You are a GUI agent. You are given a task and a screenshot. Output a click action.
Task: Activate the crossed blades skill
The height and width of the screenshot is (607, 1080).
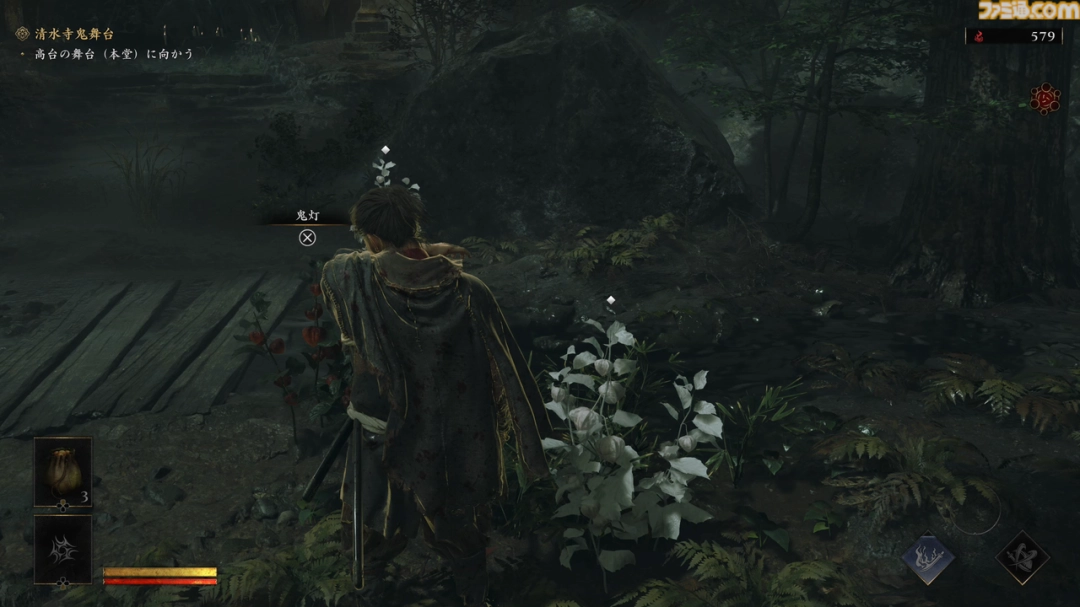tap(1021, 558)
